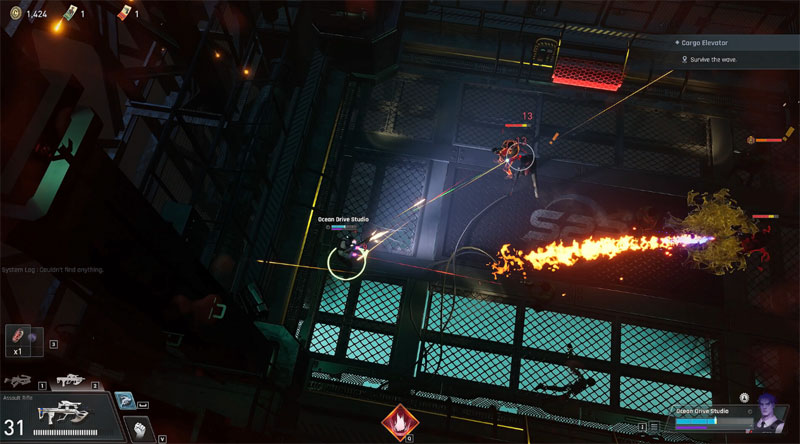Switch to the first weapon slot
The height and width of the screenshot is (444, 800).
tap(19, 380)
